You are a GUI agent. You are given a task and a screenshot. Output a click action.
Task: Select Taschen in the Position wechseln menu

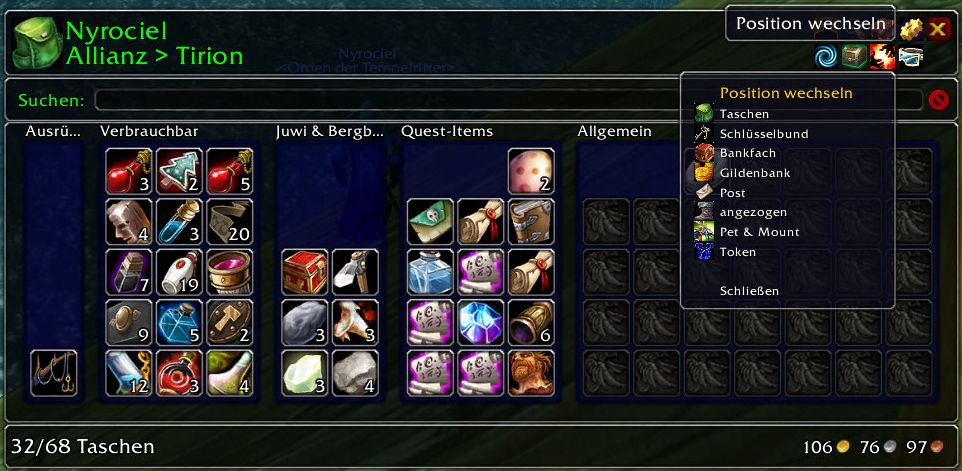click(x=744, y=114)
